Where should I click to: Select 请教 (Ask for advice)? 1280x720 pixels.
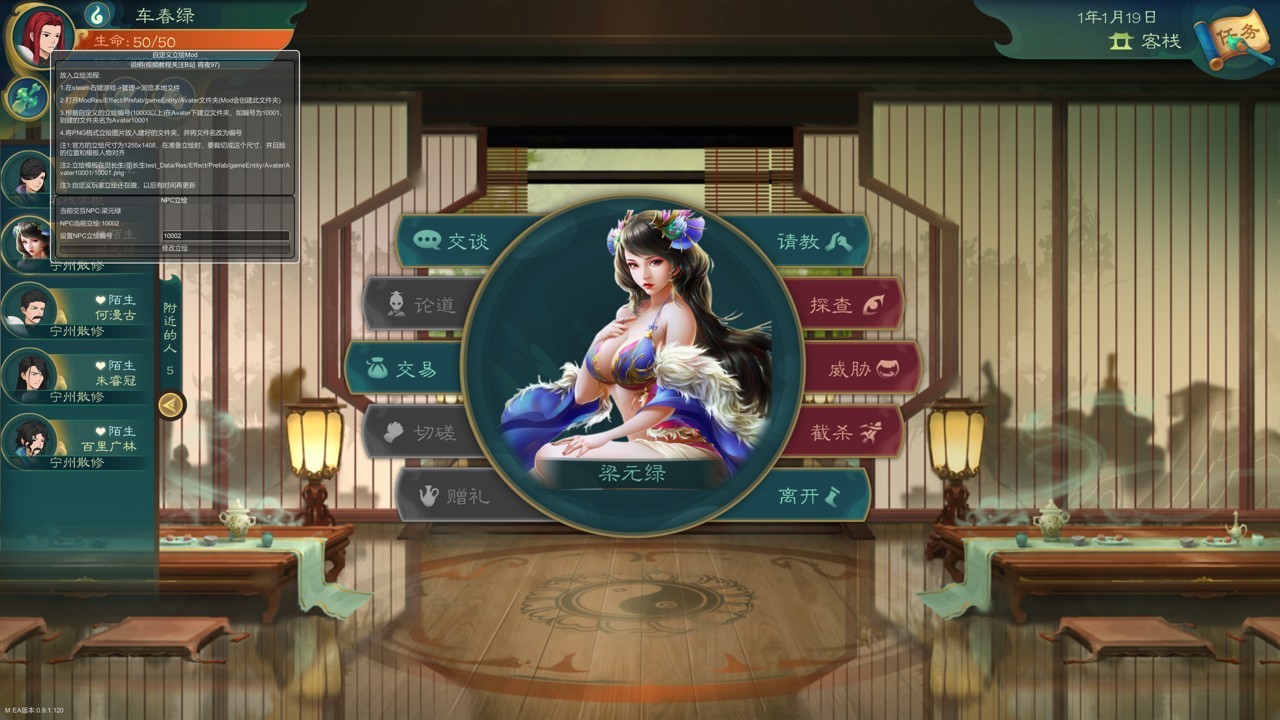click(x=811, y=241)
